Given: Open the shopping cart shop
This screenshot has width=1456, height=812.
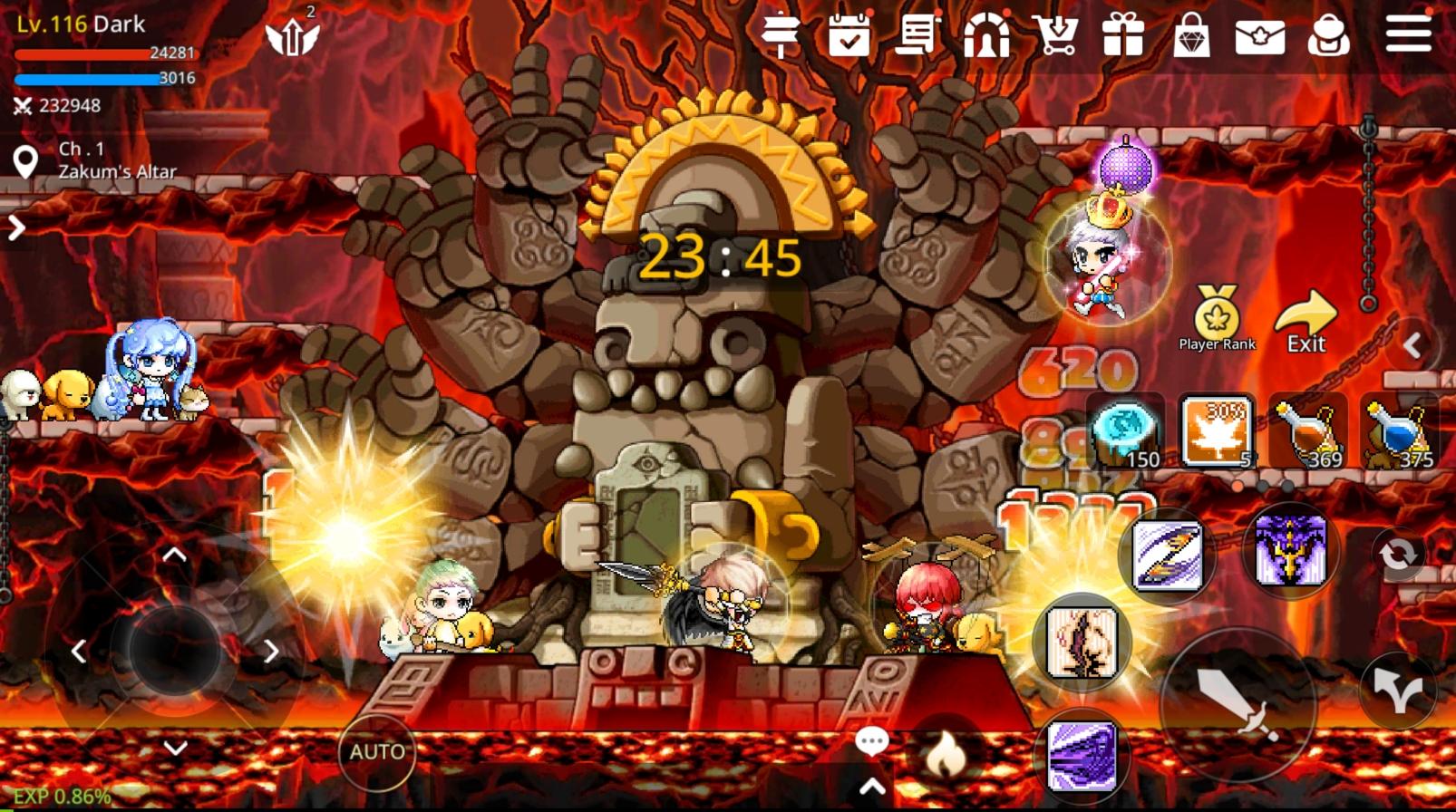Looking at the screenshot, I should 1055,36.
